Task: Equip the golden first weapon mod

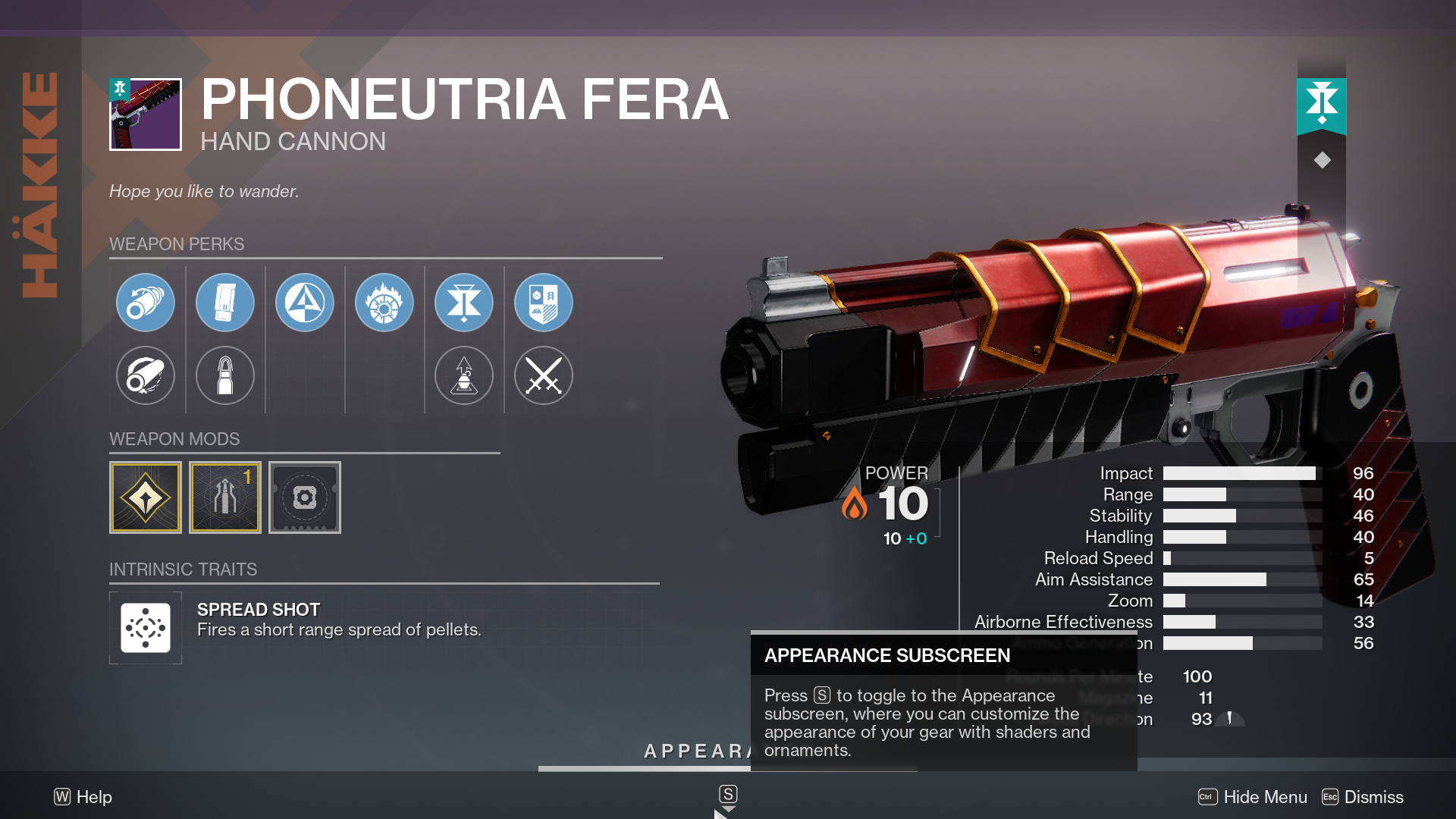Action: pos(146,497)
